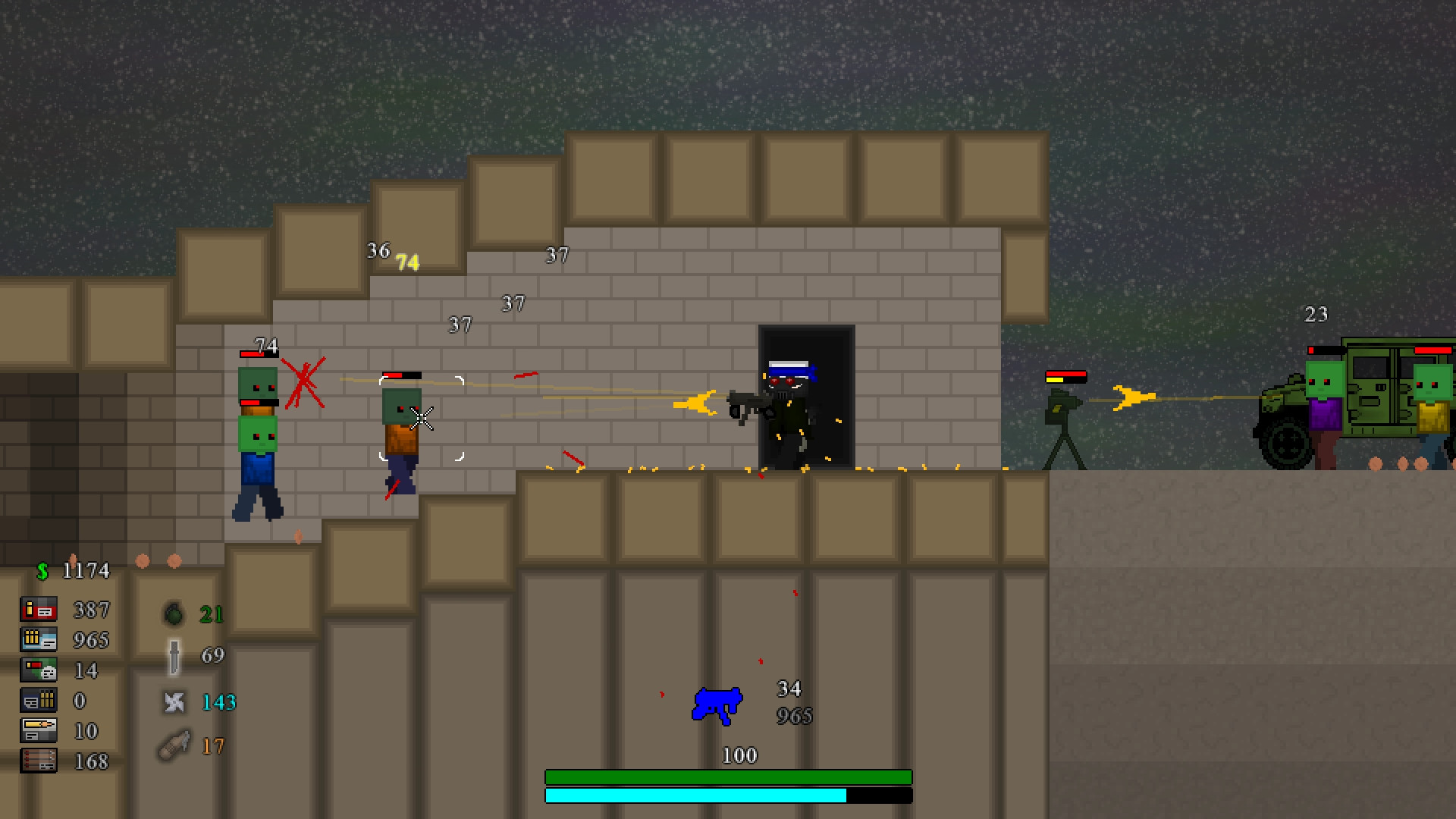Click the rifle ammo icon with 0 count
This screenshot has height=819, width=1456.
pos(39,700)
